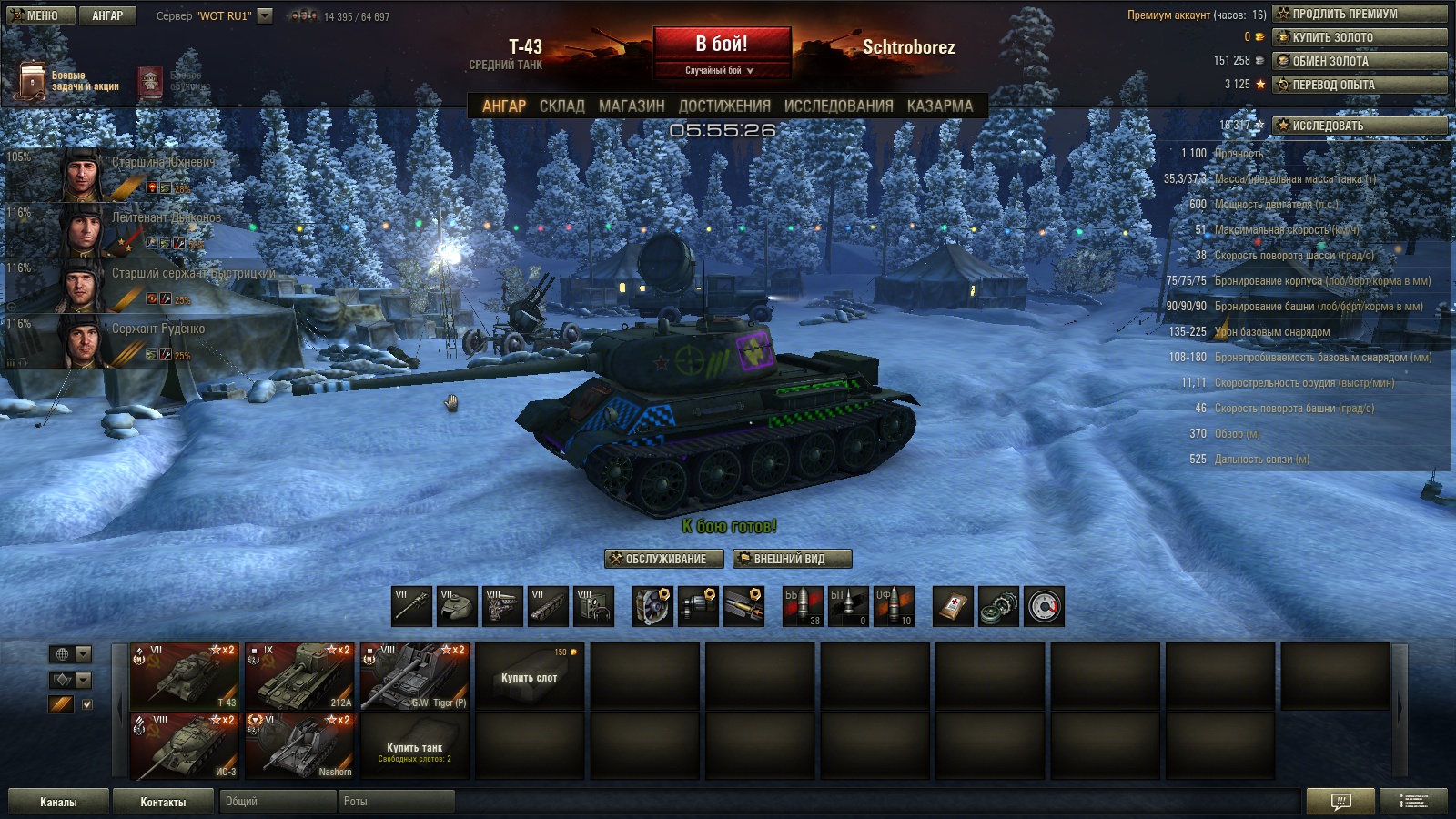Open the ВНЕШНИЙ ВИД customization
Viewport: 1456px width, 819px height.
coord(792,559)
